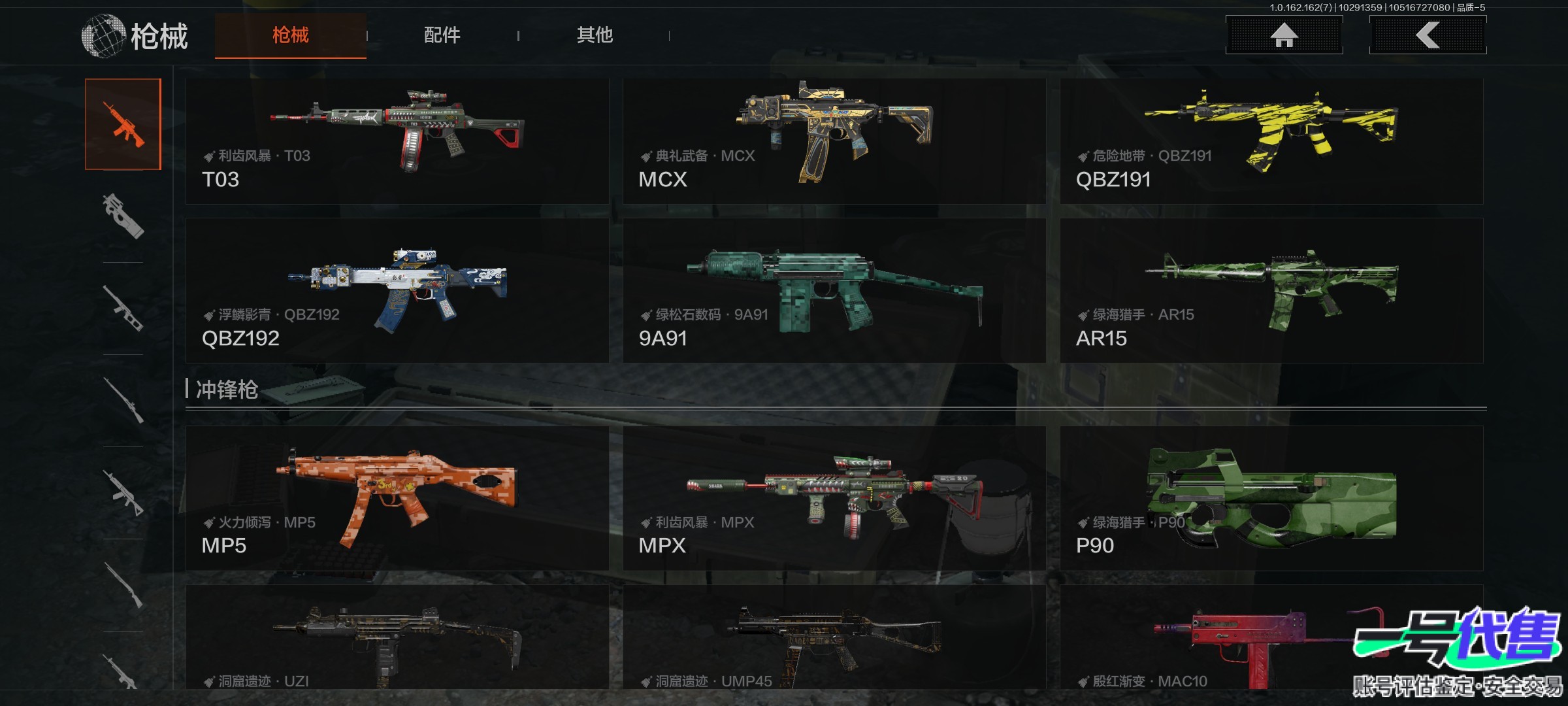Select the UZI weapon card
The image size is (1568, 706).
[397, 637]
